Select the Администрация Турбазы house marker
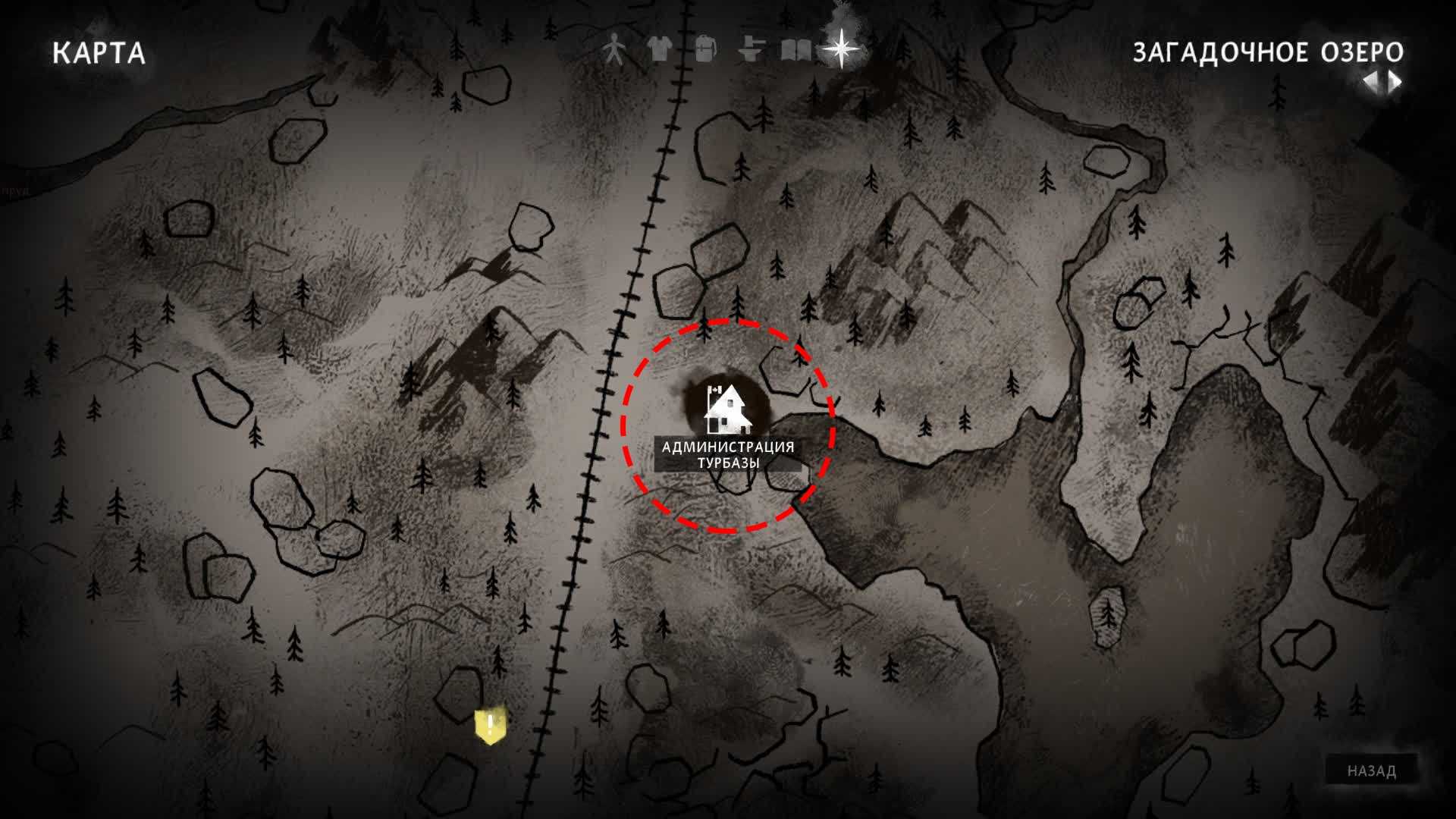Screen dimensions: 1456x819 click(x=727, y=410)
